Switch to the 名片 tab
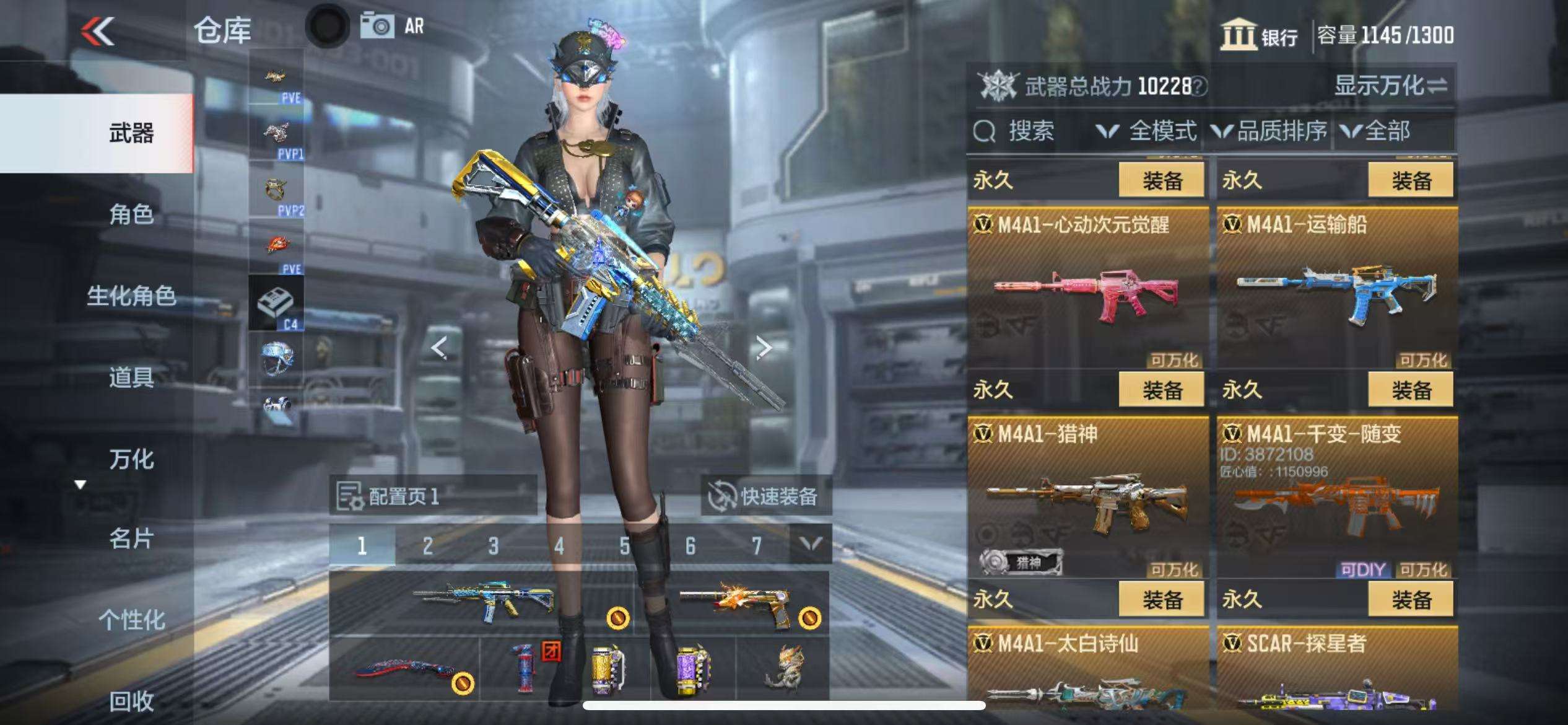The height and width of the screenshot is (725, 1568). [131, 539]
